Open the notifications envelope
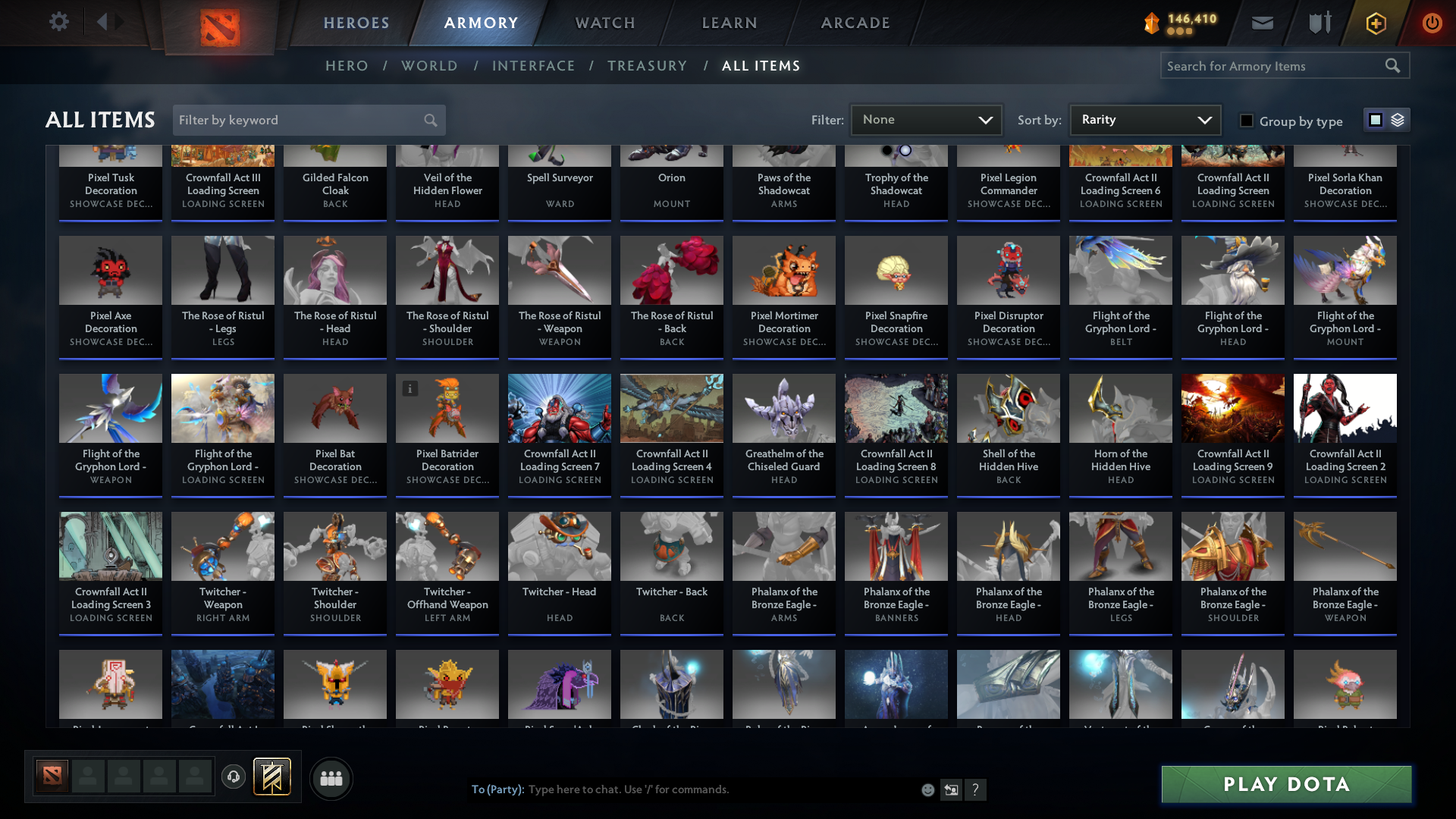Viewport: 1456px width, 819px height. tap(1262, 23)
